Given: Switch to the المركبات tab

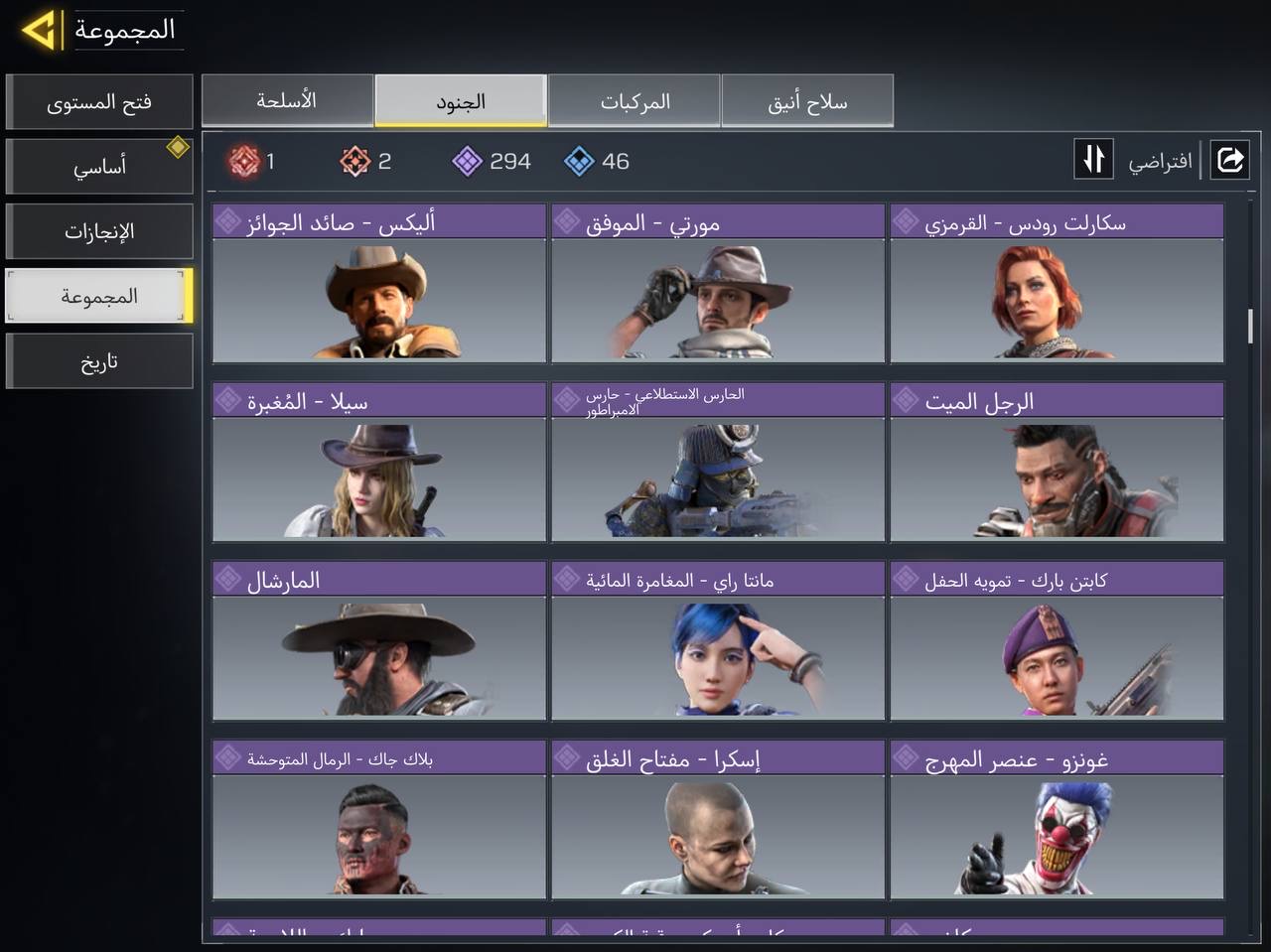Looking at the screenshot, I should (635, 101).
